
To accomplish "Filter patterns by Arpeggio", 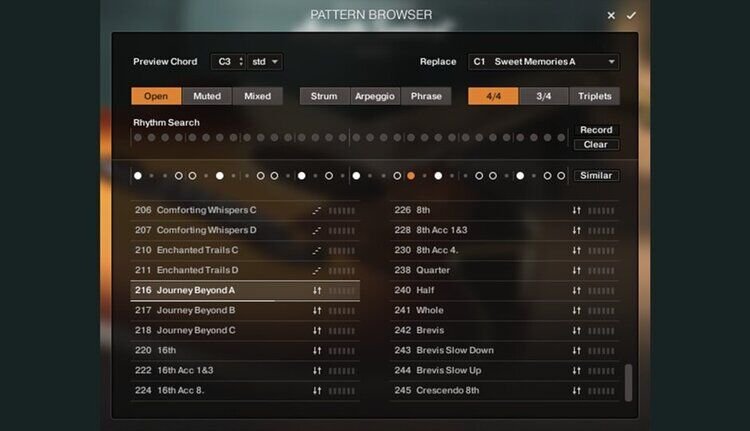I will tap(375, 96).
